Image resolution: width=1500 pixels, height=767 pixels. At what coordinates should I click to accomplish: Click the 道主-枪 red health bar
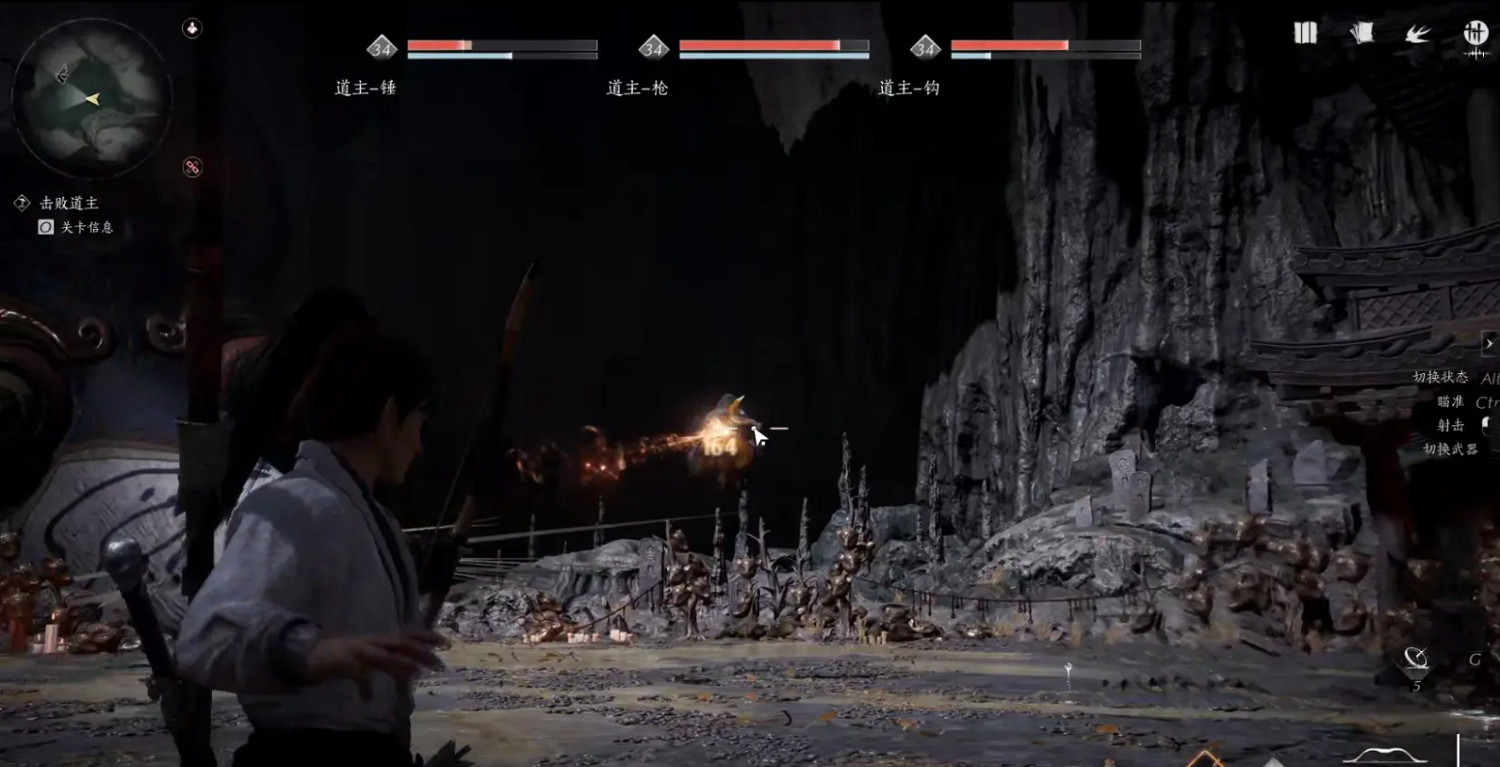pos(760,44)
